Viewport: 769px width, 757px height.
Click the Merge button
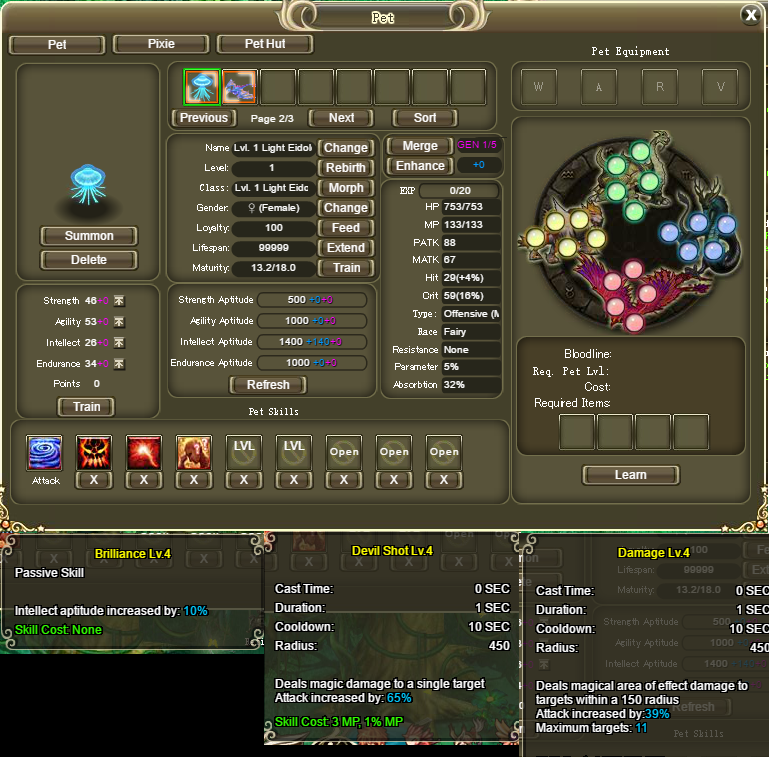coord(420,146)
